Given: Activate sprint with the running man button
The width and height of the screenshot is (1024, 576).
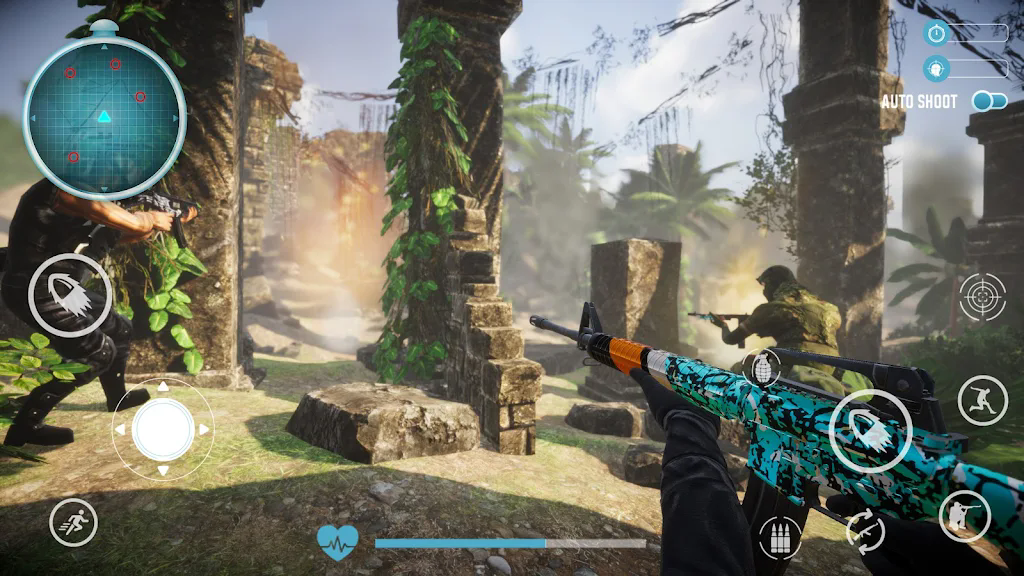Looking at the screenshot, I should click(74, 522).
